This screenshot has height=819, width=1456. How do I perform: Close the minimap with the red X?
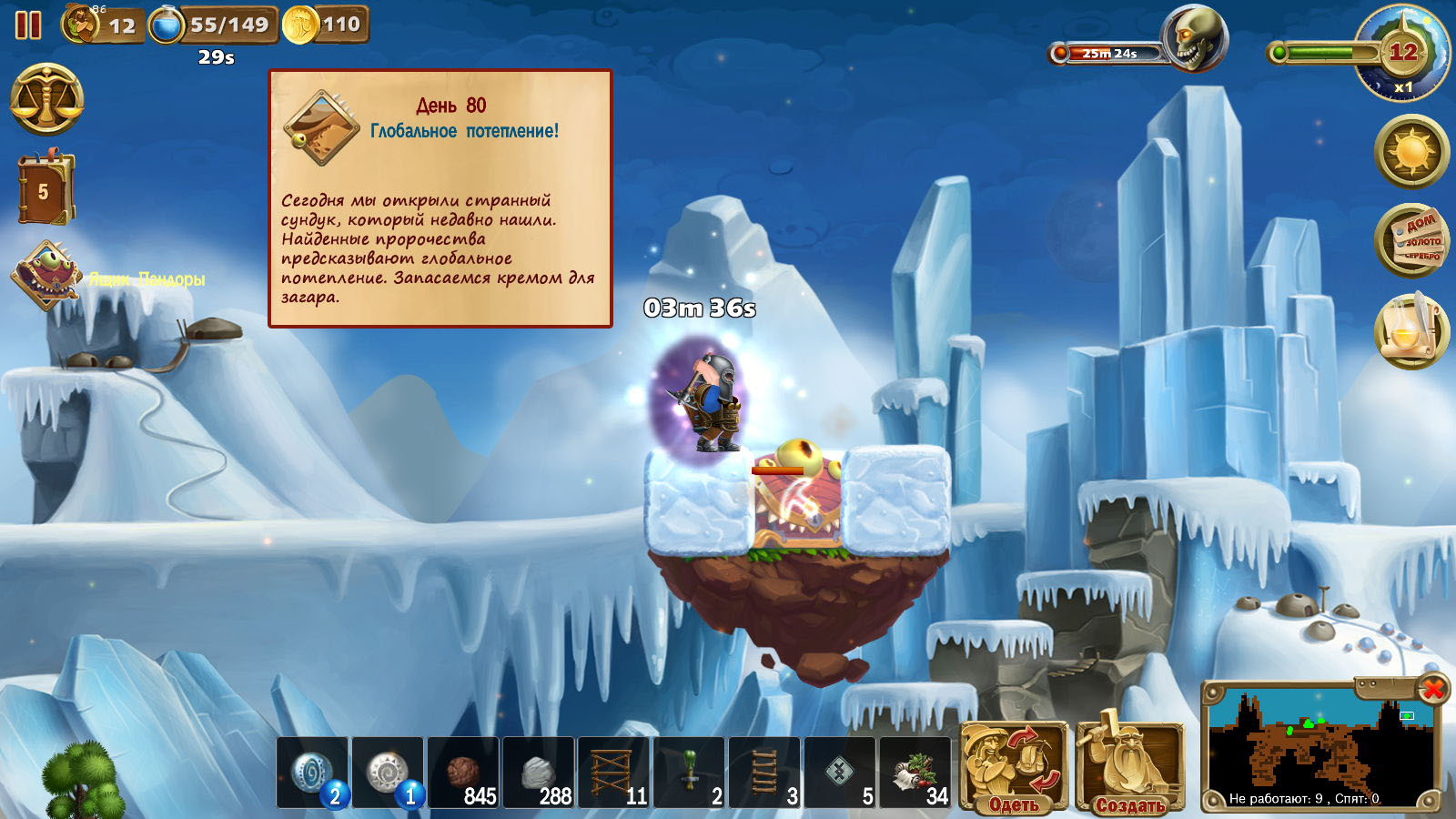1433,689
